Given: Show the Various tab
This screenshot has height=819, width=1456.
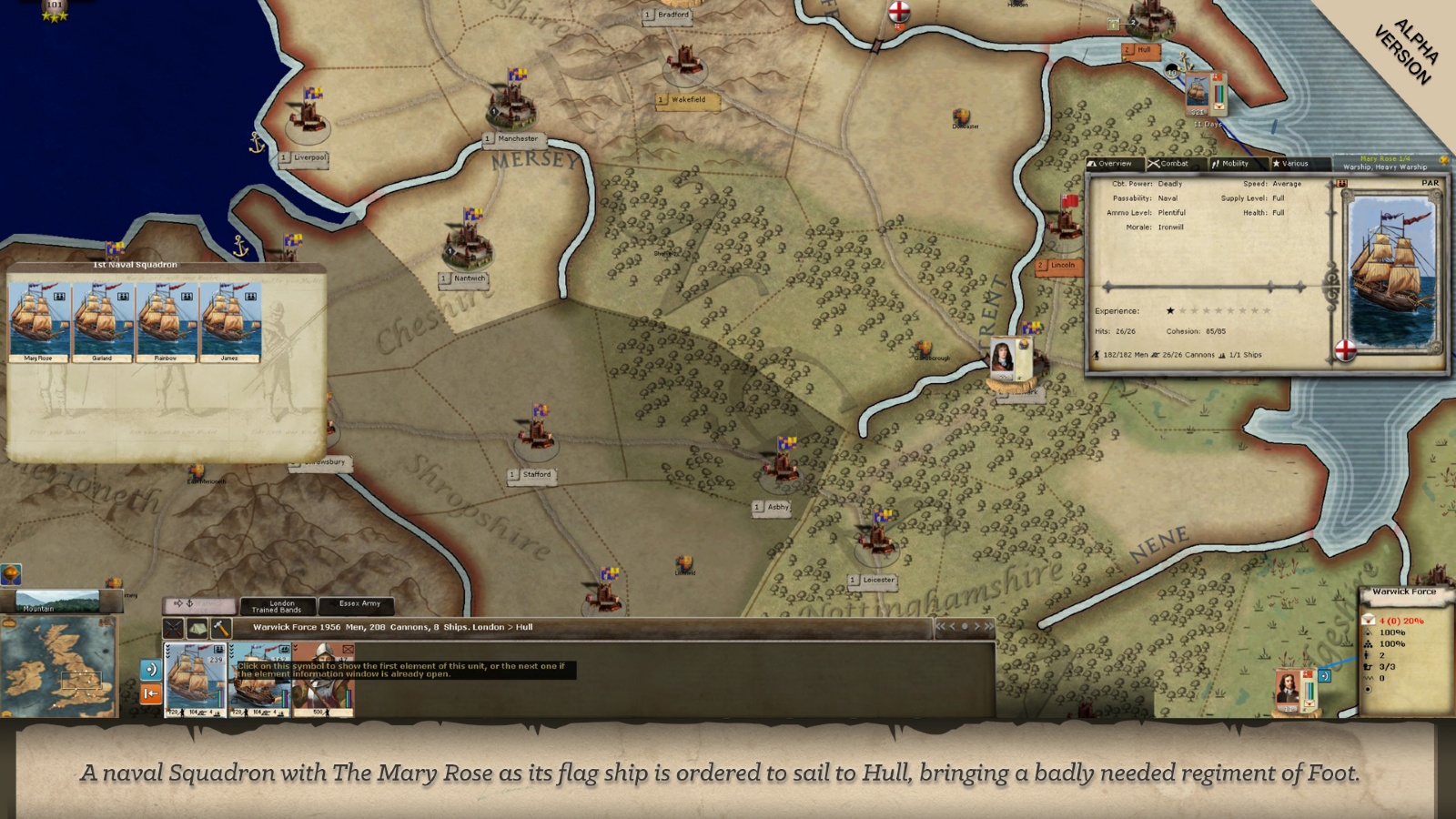Looking at the screenshot, I should point(1290,164).
